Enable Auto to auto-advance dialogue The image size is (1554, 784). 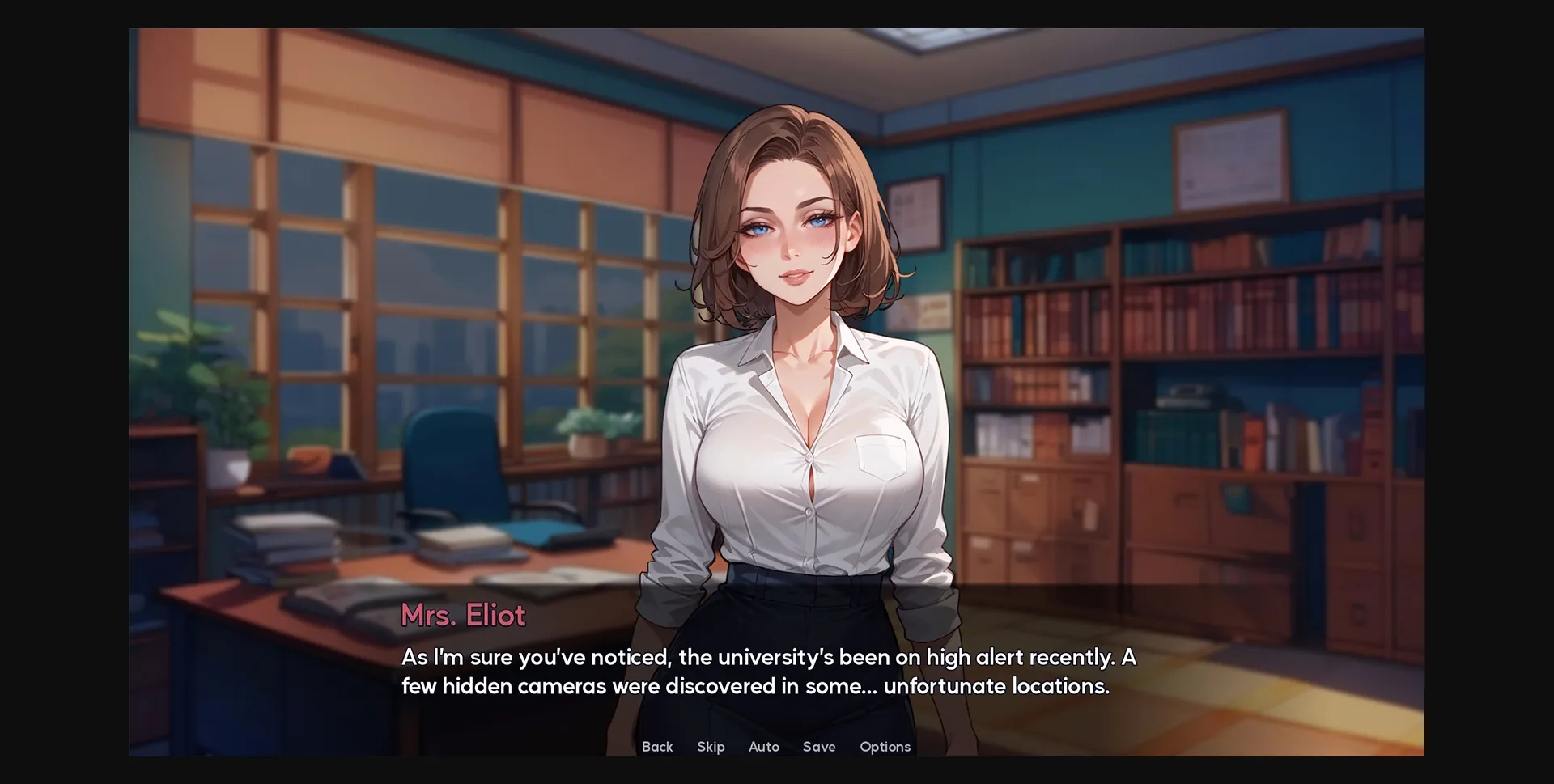(763, 747)
